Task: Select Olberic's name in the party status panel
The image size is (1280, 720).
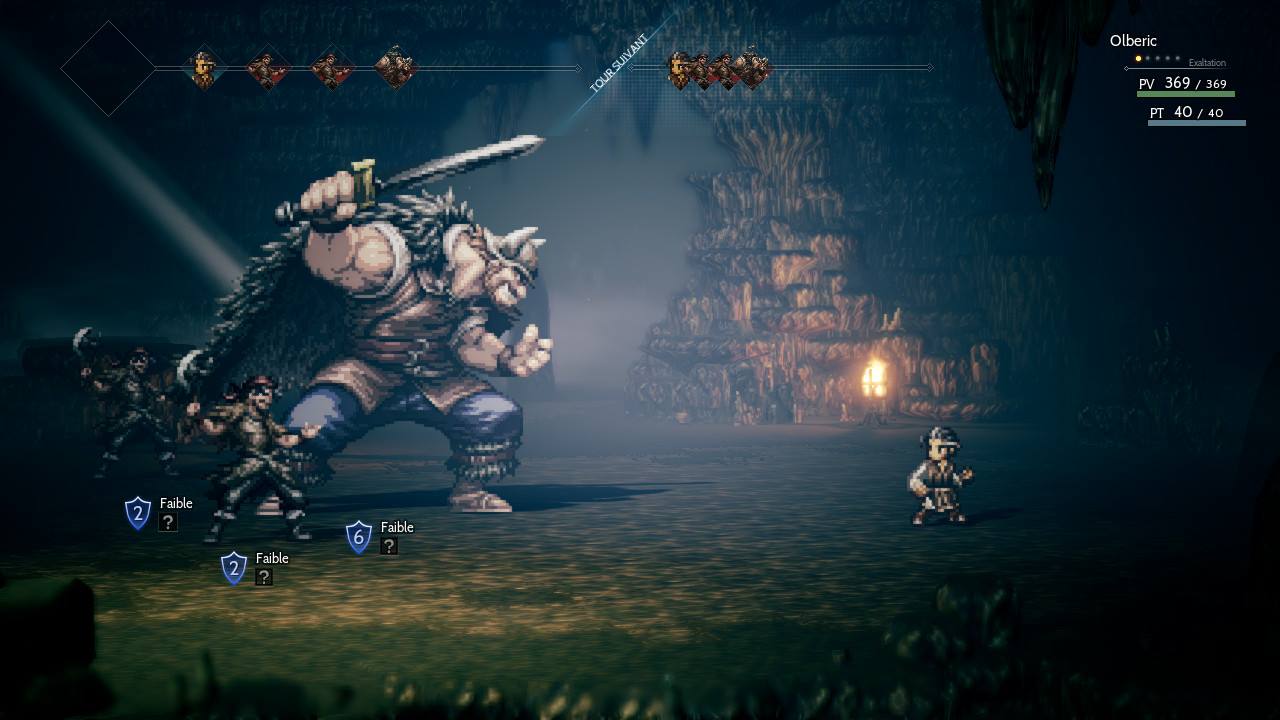Action: 1133,41
